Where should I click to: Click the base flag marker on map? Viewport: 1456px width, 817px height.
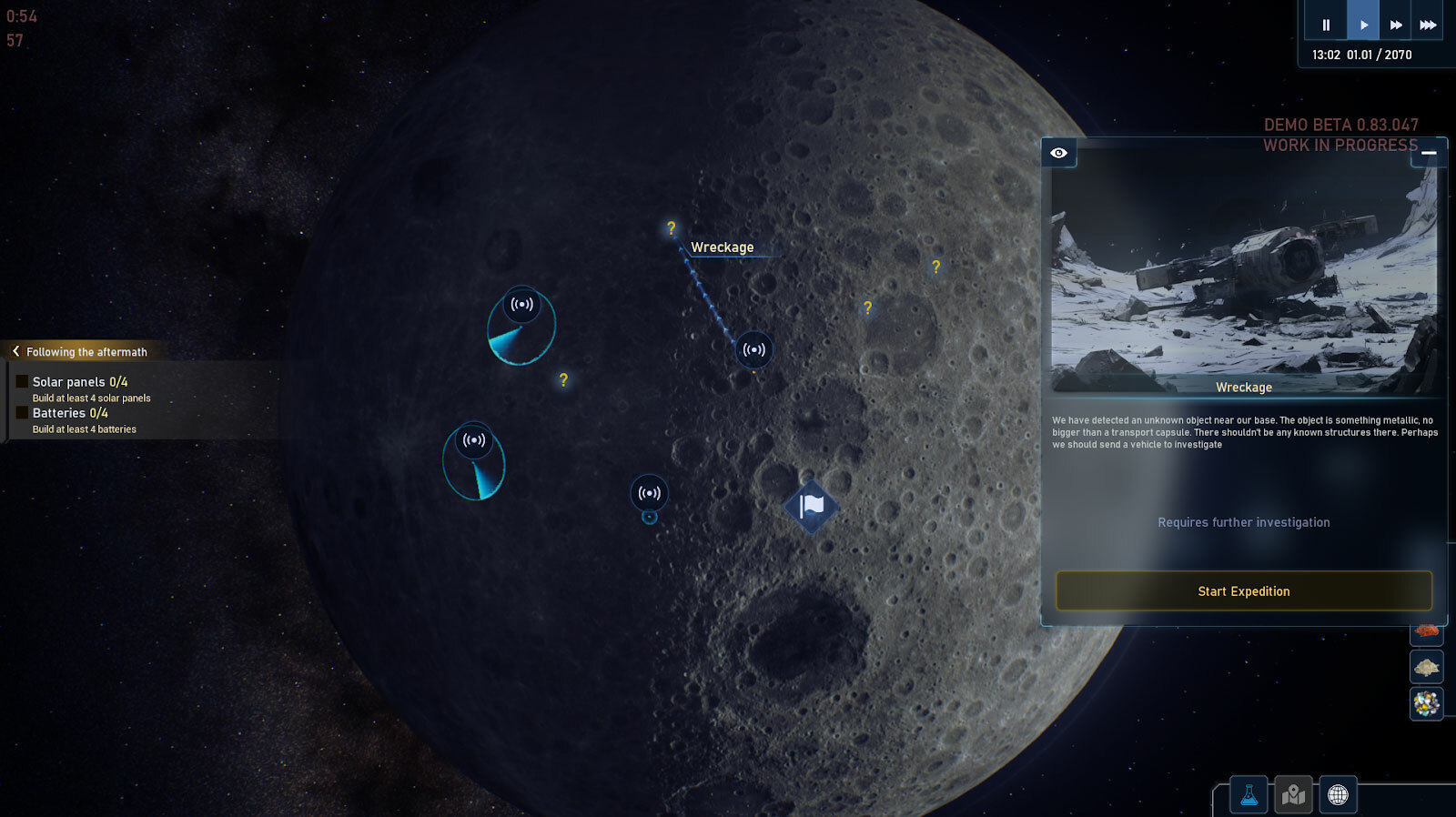point(811,506)
